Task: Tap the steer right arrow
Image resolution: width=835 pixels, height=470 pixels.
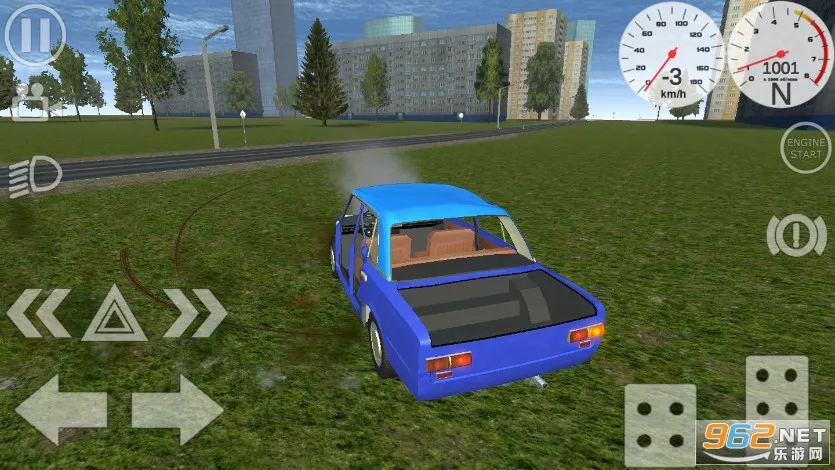Action: pos(177,410)
